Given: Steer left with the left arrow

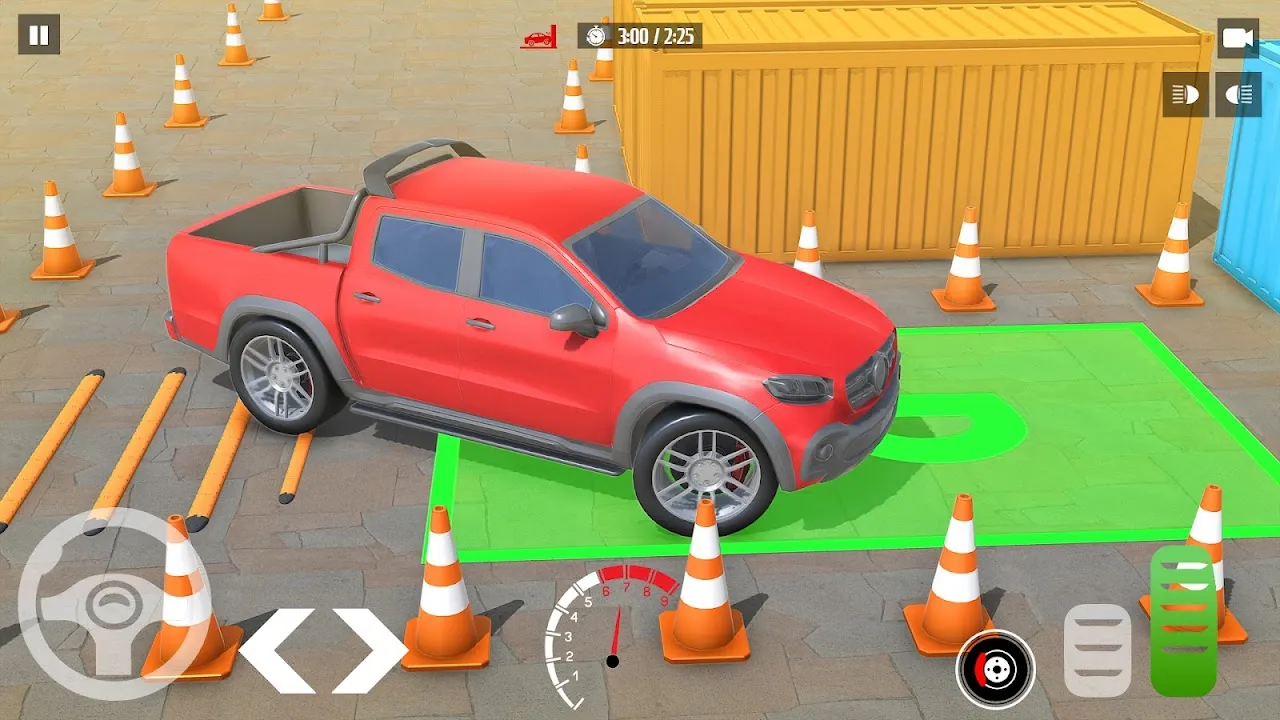Looking at the screenshot, I should pos(277,649).
